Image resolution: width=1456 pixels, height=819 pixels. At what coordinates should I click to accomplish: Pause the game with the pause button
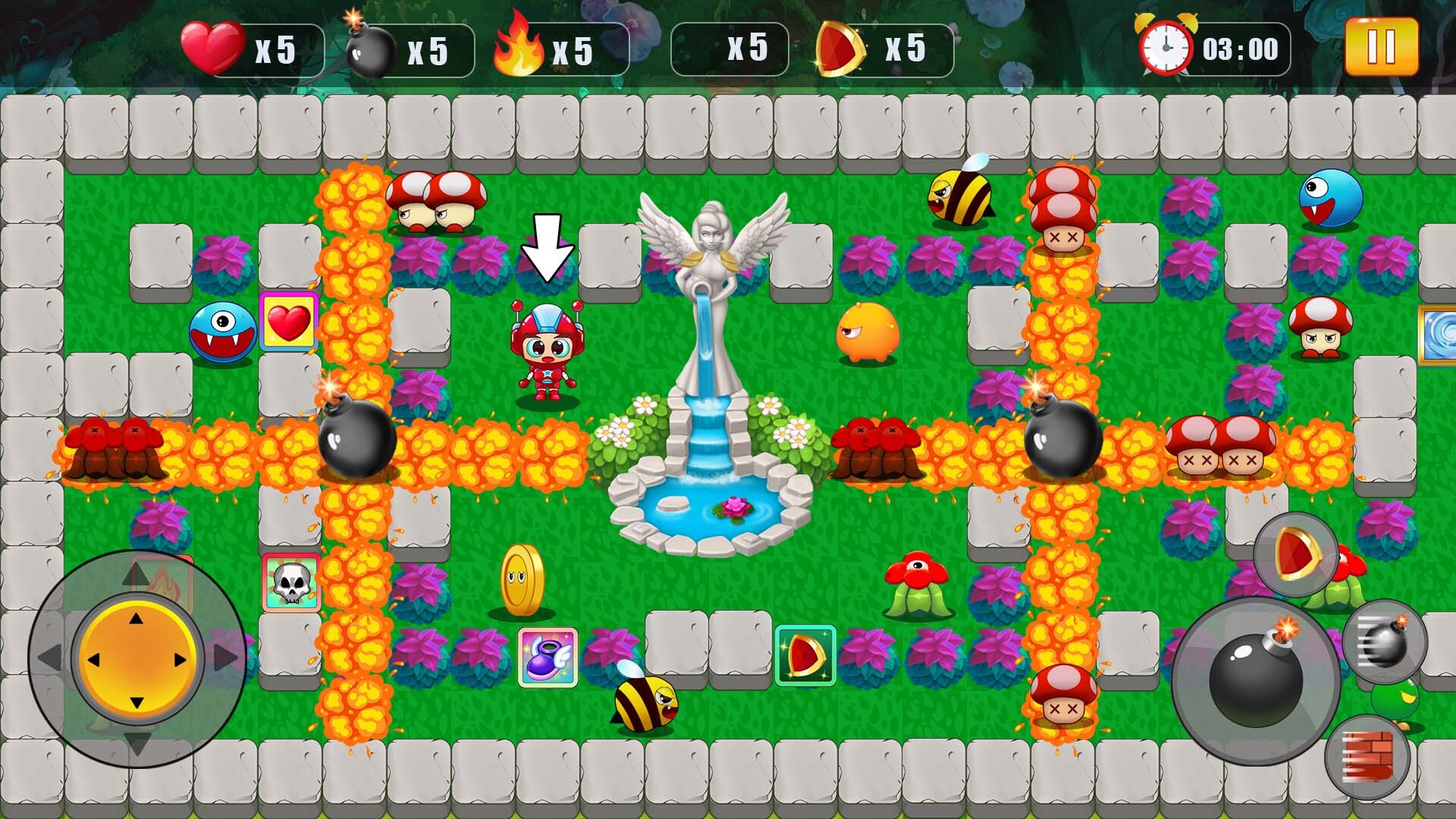(1383, 47)
